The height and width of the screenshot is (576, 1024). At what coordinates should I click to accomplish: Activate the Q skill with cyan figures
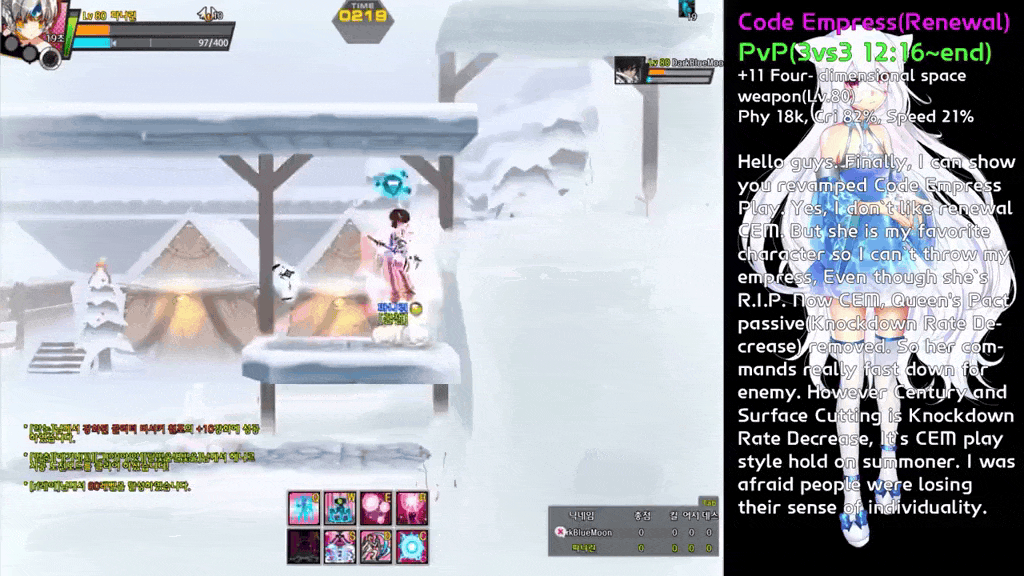pyautogui.click(x=302, y=508)
